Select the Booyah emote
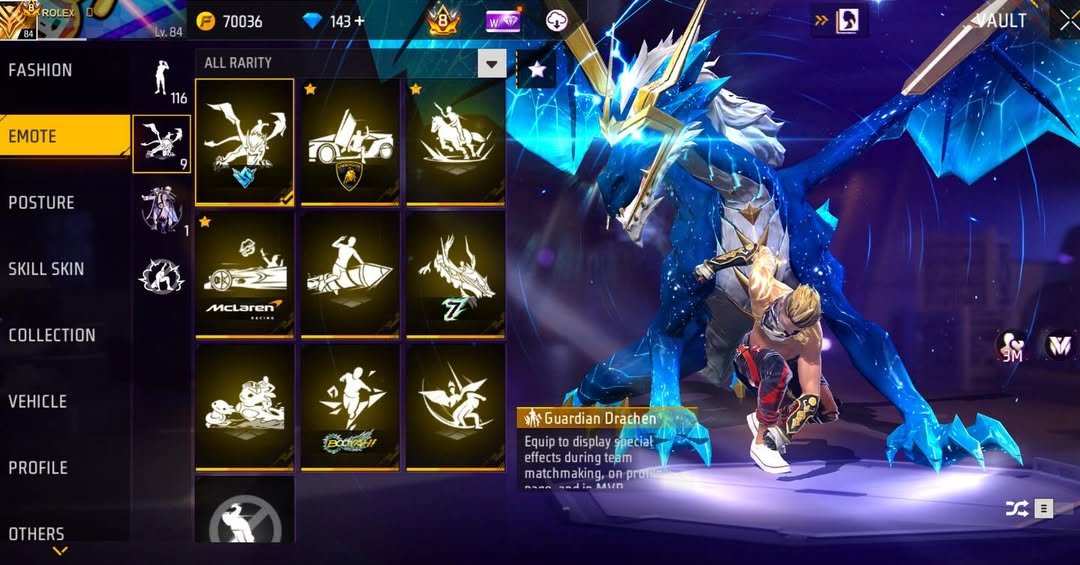This screenshot has width=1080, height=565. (x=350, y=406)
